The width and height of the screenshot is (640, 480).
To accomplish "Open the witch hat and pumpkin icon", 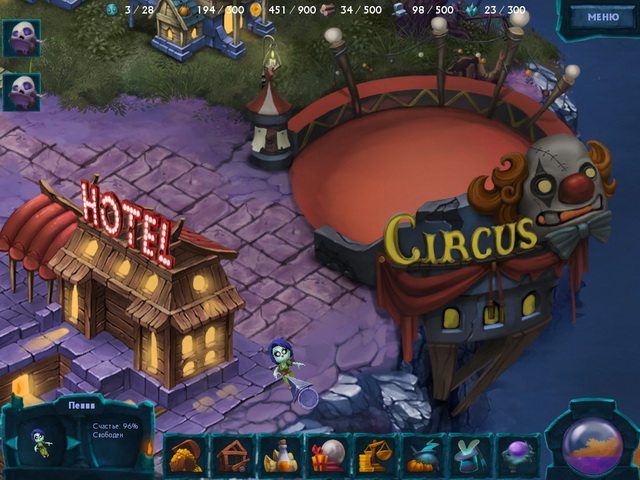I will (x=423, y=455).
